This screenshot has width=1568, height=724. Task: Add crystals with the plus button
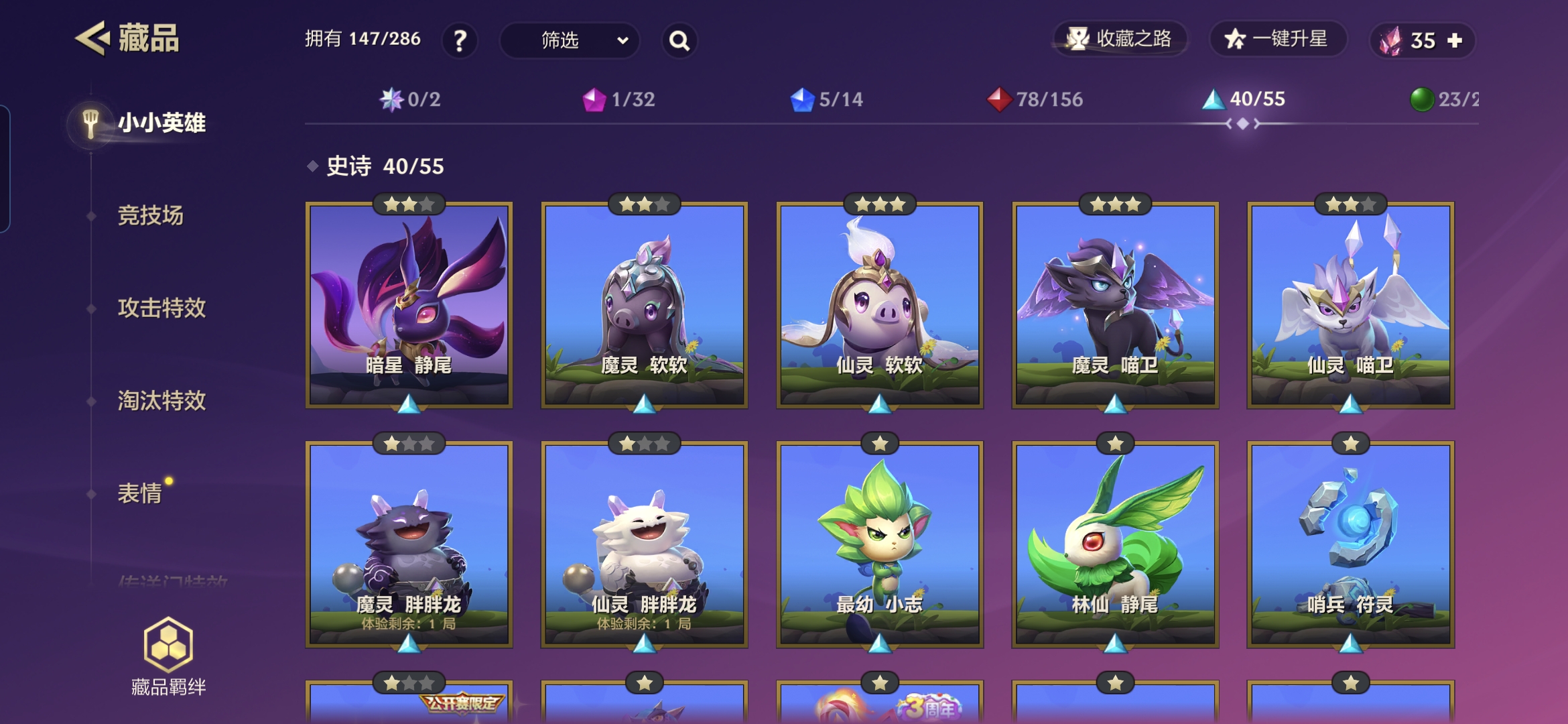pyautogui.click(x=1455, y=41)
